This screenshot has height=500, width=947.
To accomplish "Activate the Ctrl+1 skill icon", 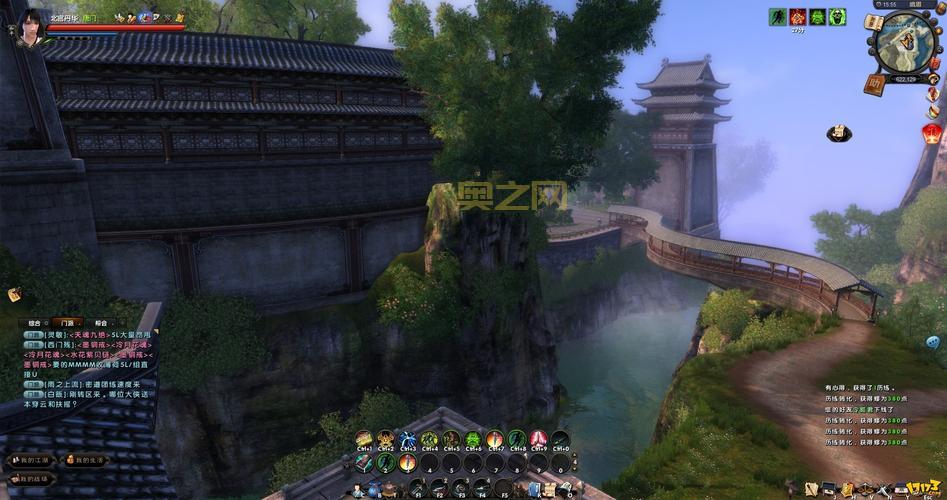I will [363, 439].
